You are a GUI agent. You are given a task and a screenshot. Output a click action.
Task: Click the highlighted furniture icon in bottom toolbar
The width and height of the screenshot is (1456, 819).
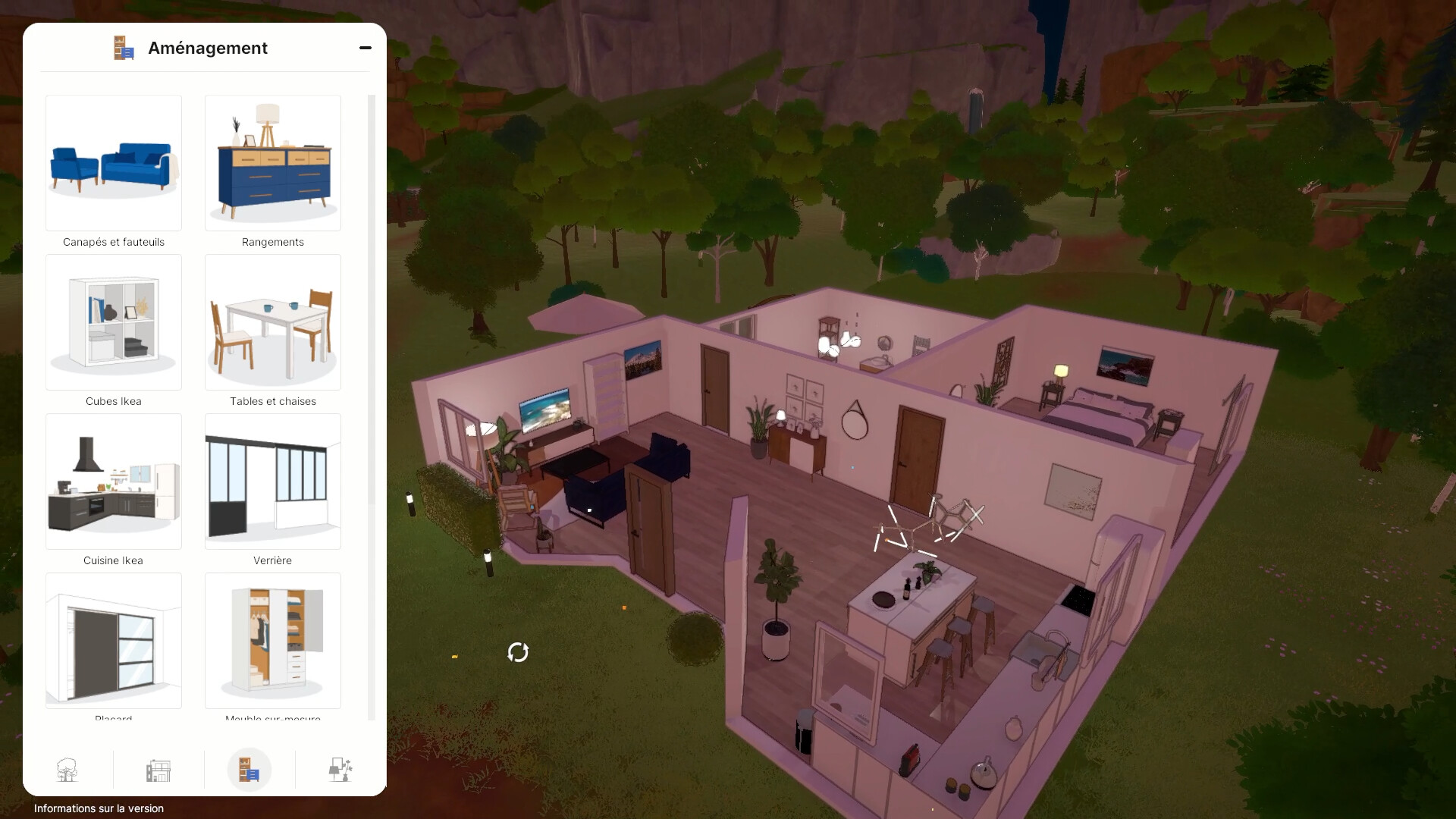pos(249,769)
